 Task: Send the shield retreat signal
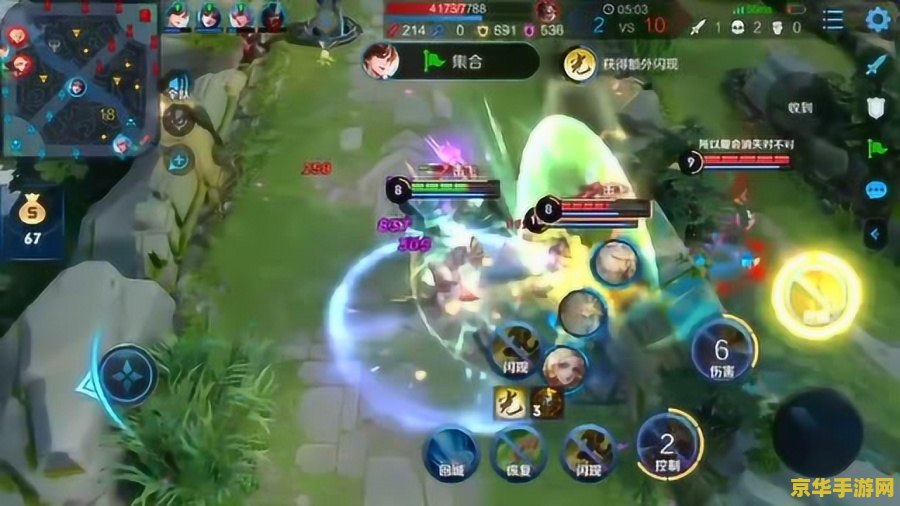coord(876,107)
